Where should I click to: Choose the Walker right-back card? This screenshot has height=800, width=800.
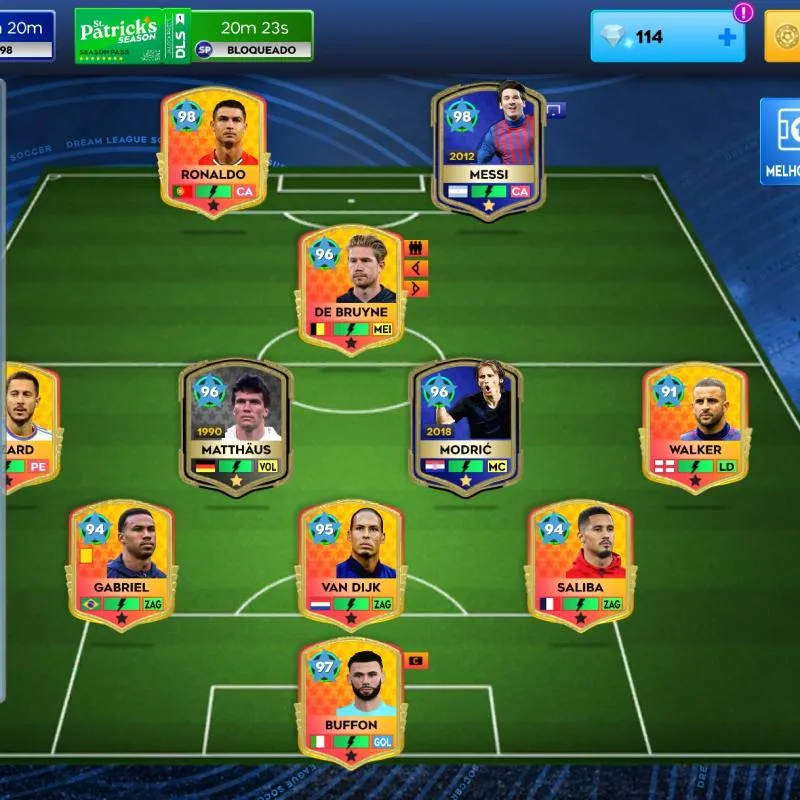point(694,425)
